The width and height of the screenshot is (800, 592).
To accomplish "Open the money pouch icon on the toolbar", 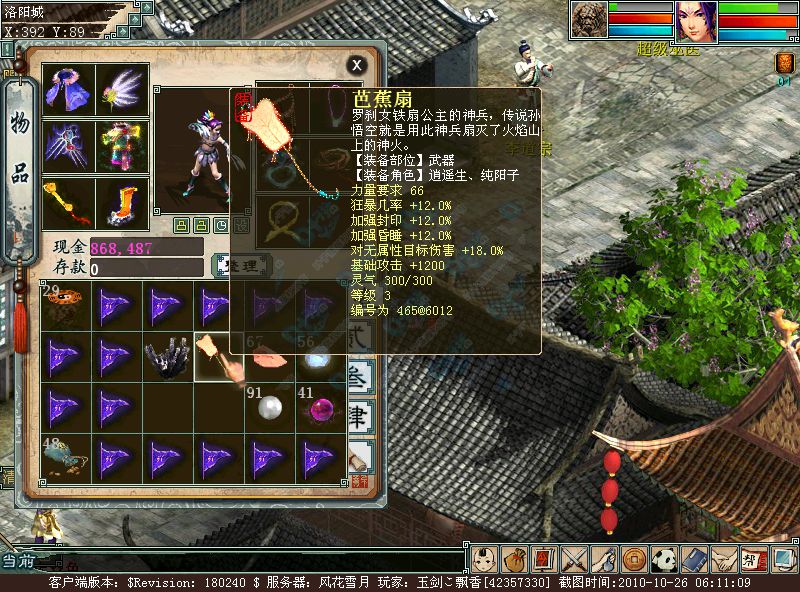I will click(x=514, y=559).
